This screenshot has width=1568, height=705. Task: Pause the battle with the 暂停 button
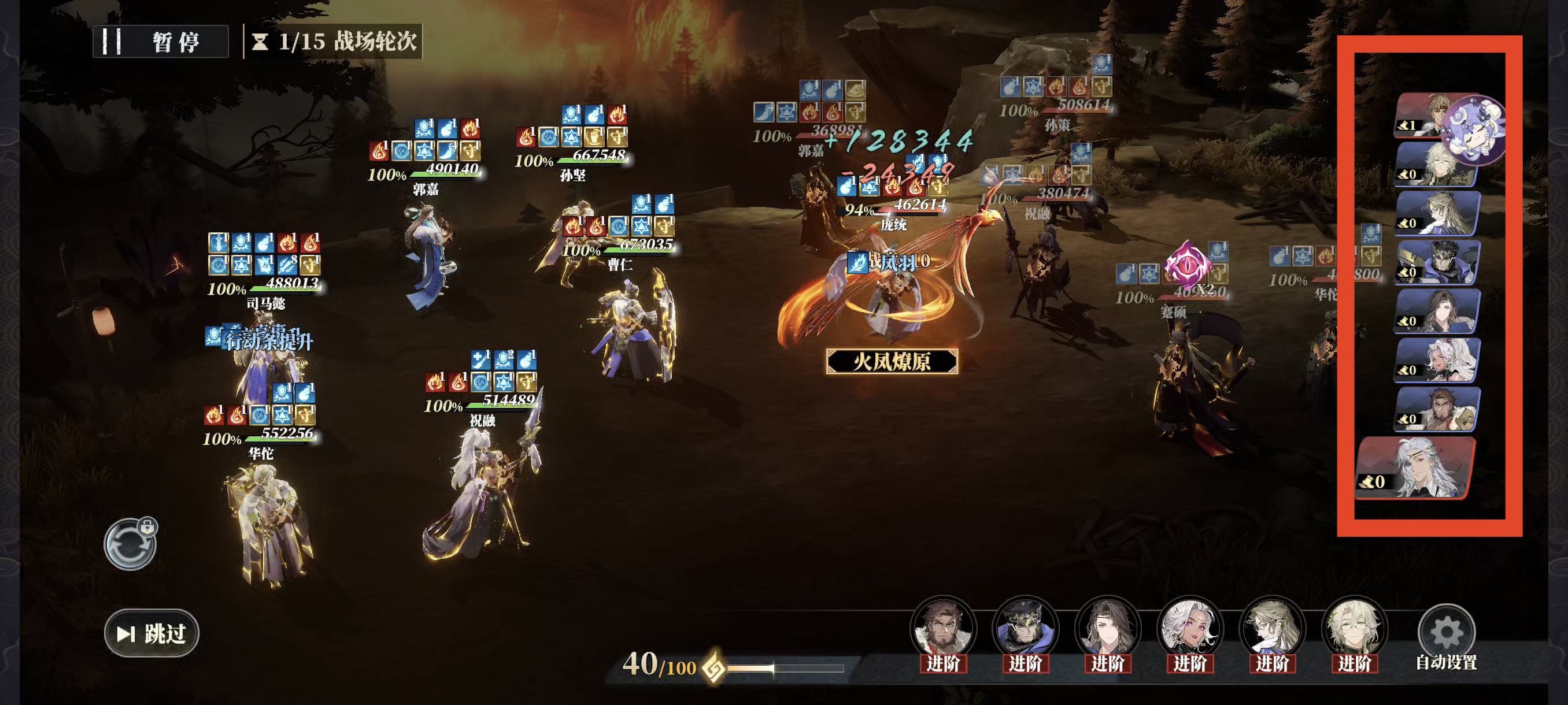[161, 42]
